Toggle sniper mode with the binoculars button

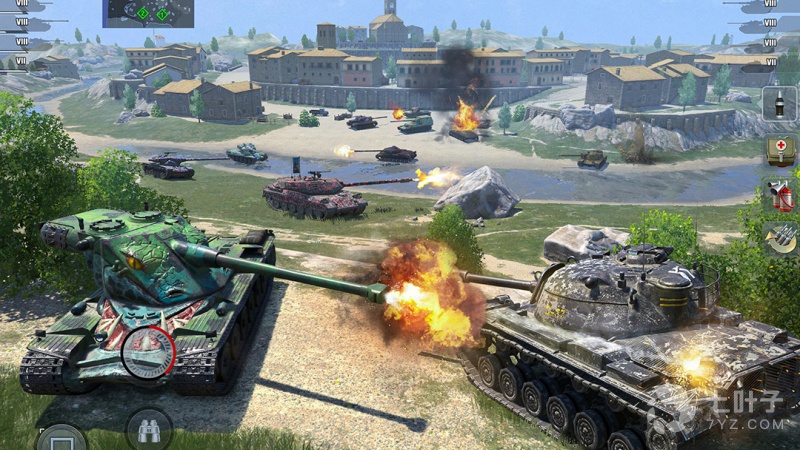pyautogui.click(x=149, y=431)
